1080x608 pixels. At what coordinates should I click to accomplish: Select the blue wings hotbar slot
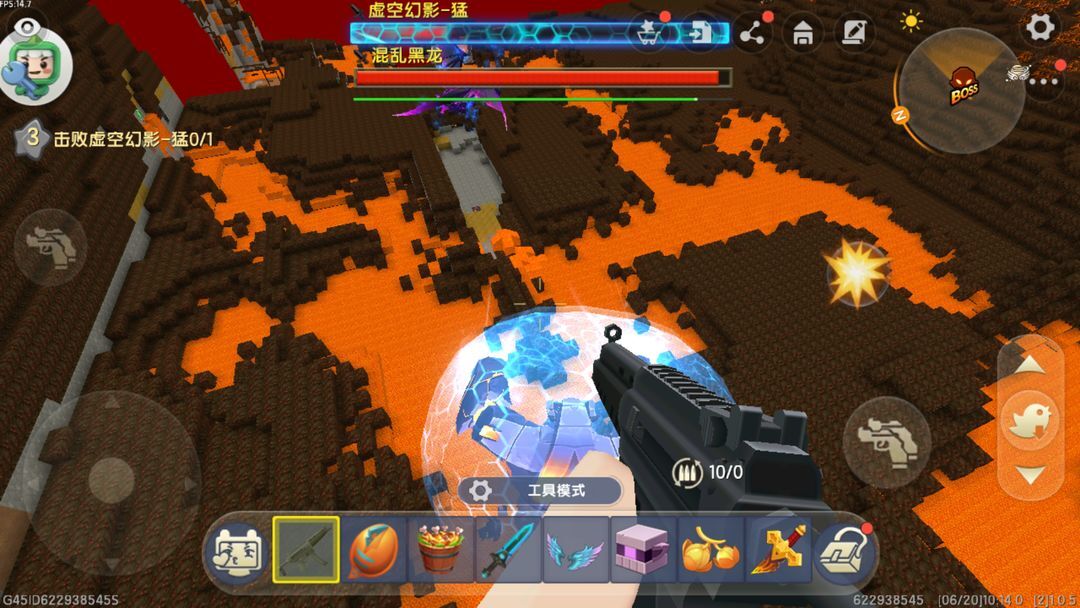[x=576, y=549]
